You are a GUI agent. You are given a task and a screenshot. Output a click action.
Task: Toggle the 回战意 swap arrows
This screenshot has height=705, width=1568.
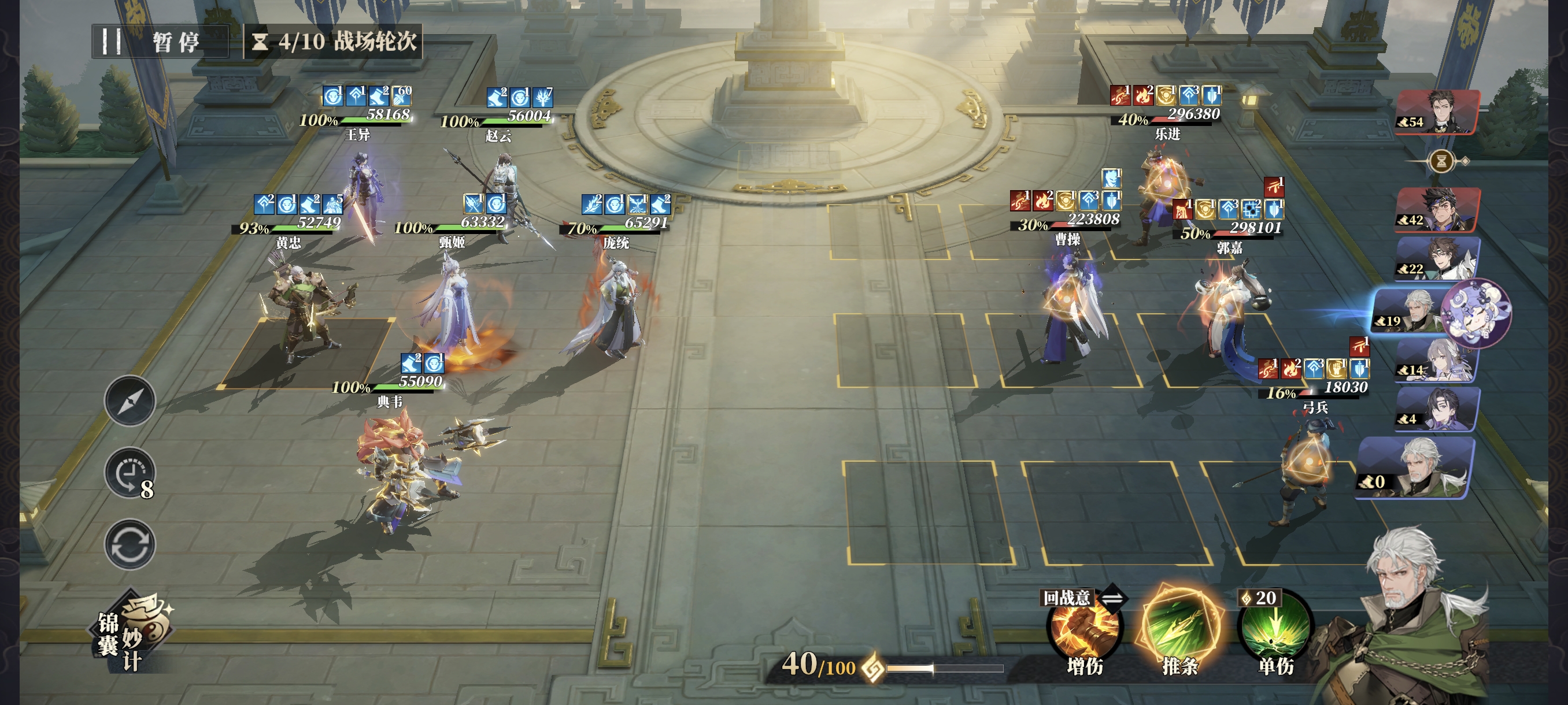tap(1112, 599)
